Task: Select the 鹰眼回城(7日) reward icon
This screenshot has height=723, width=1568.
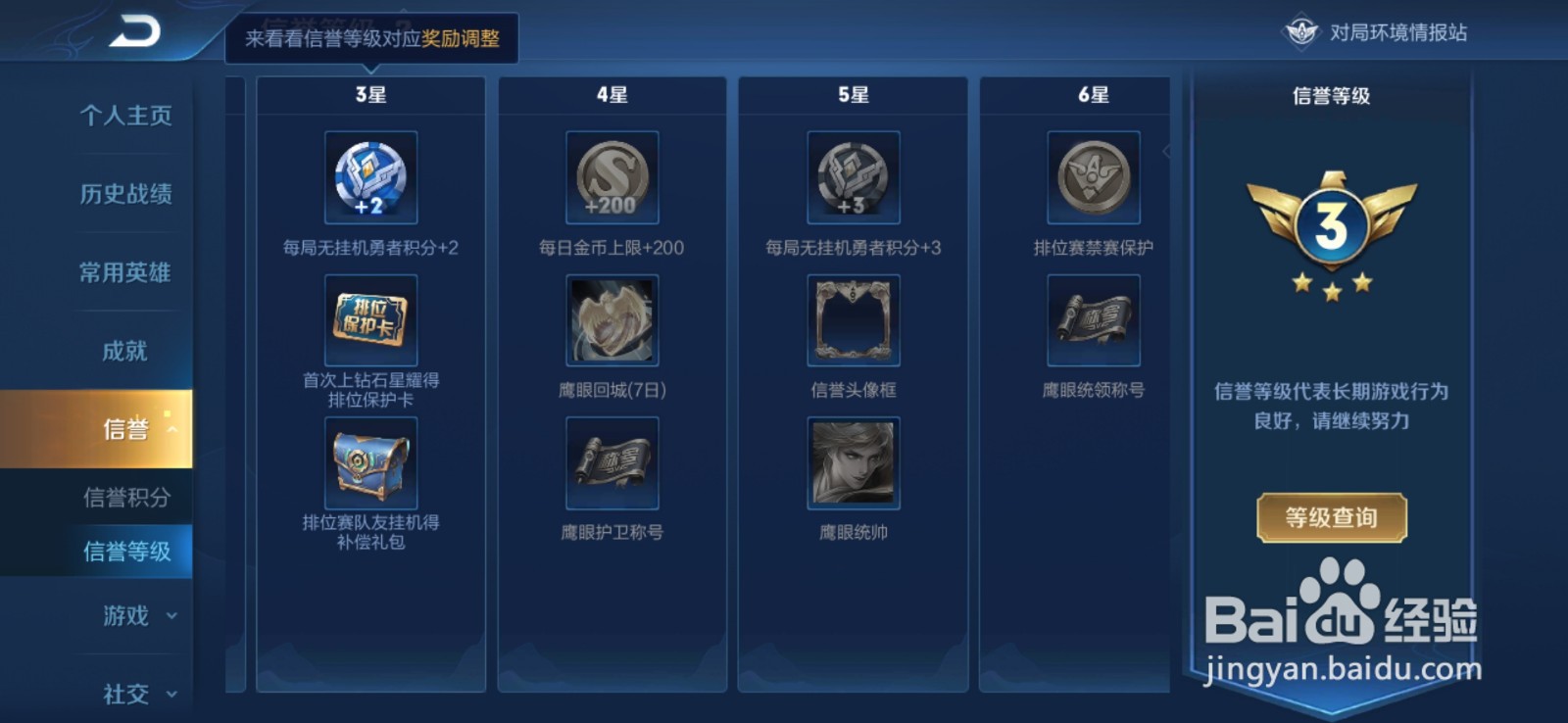Action: pos(612,320)
